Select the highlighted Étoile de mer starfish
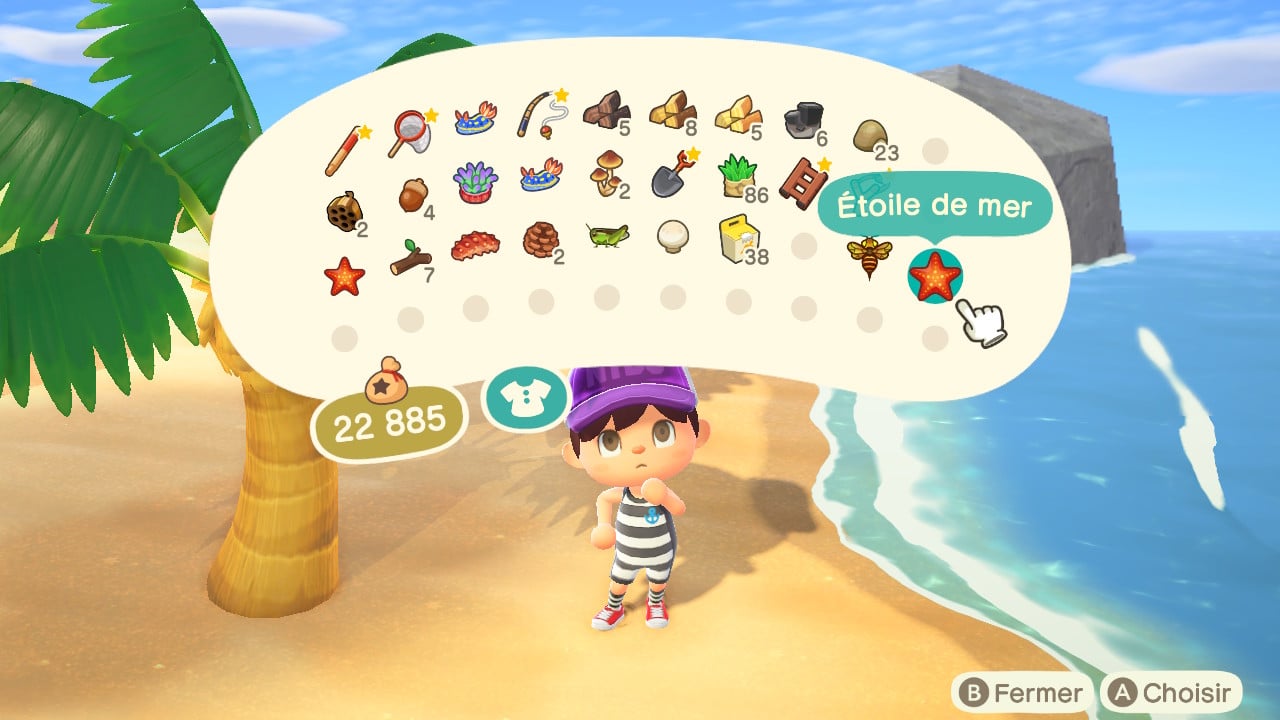Viewport: 1280px width, 720px height. point(935,277)
